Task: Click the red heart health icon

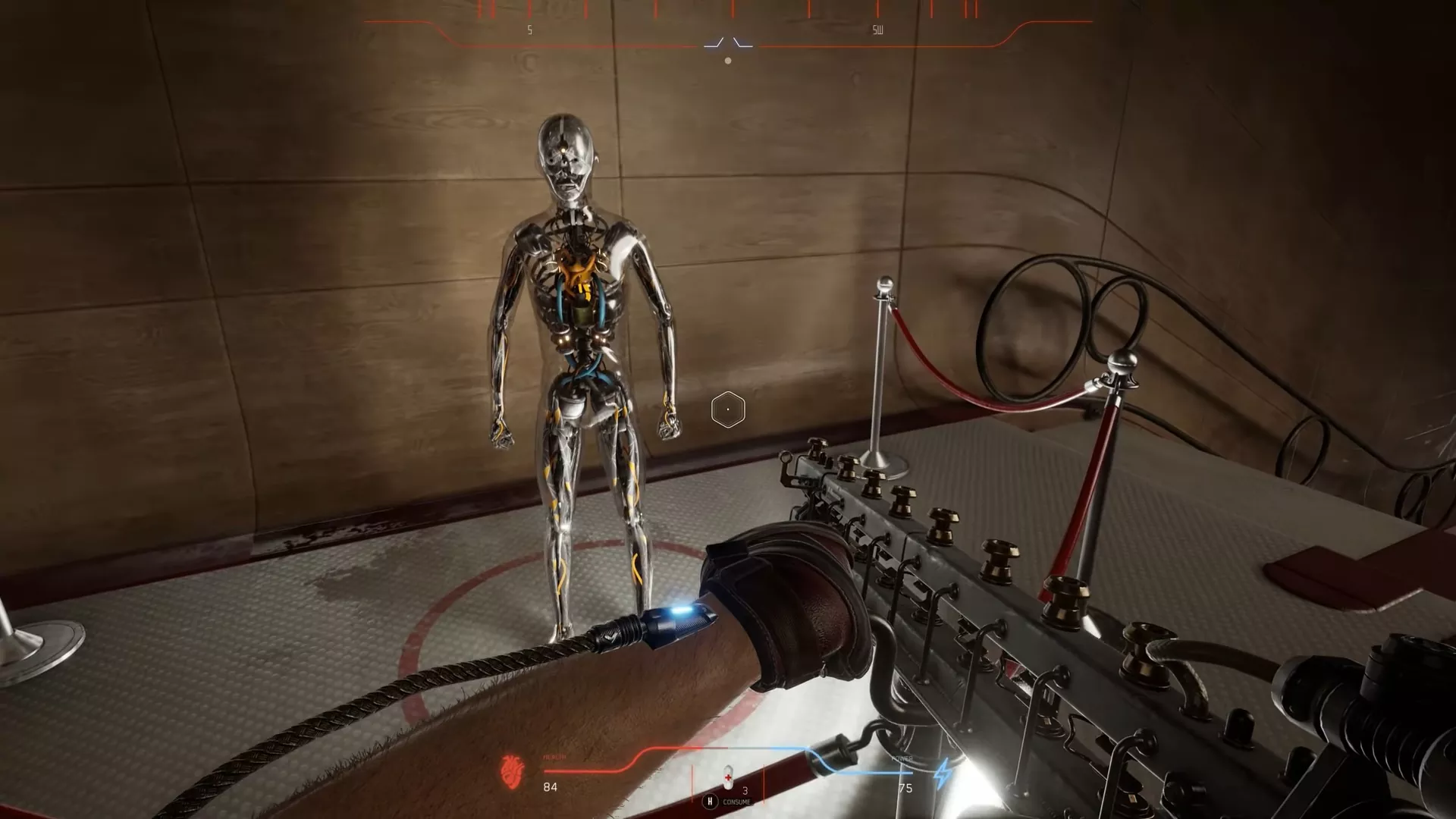Action: coord(512,770)
